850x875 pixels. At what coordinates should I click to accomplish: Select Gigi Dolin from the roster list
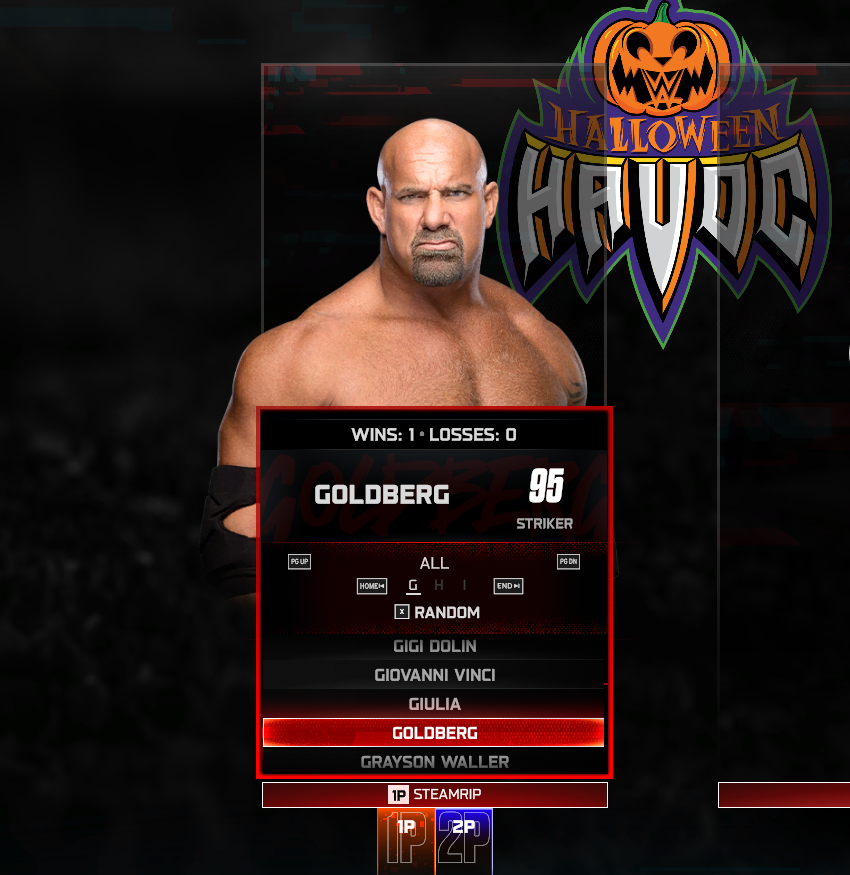pyautogui.click(x=434, y=646)
